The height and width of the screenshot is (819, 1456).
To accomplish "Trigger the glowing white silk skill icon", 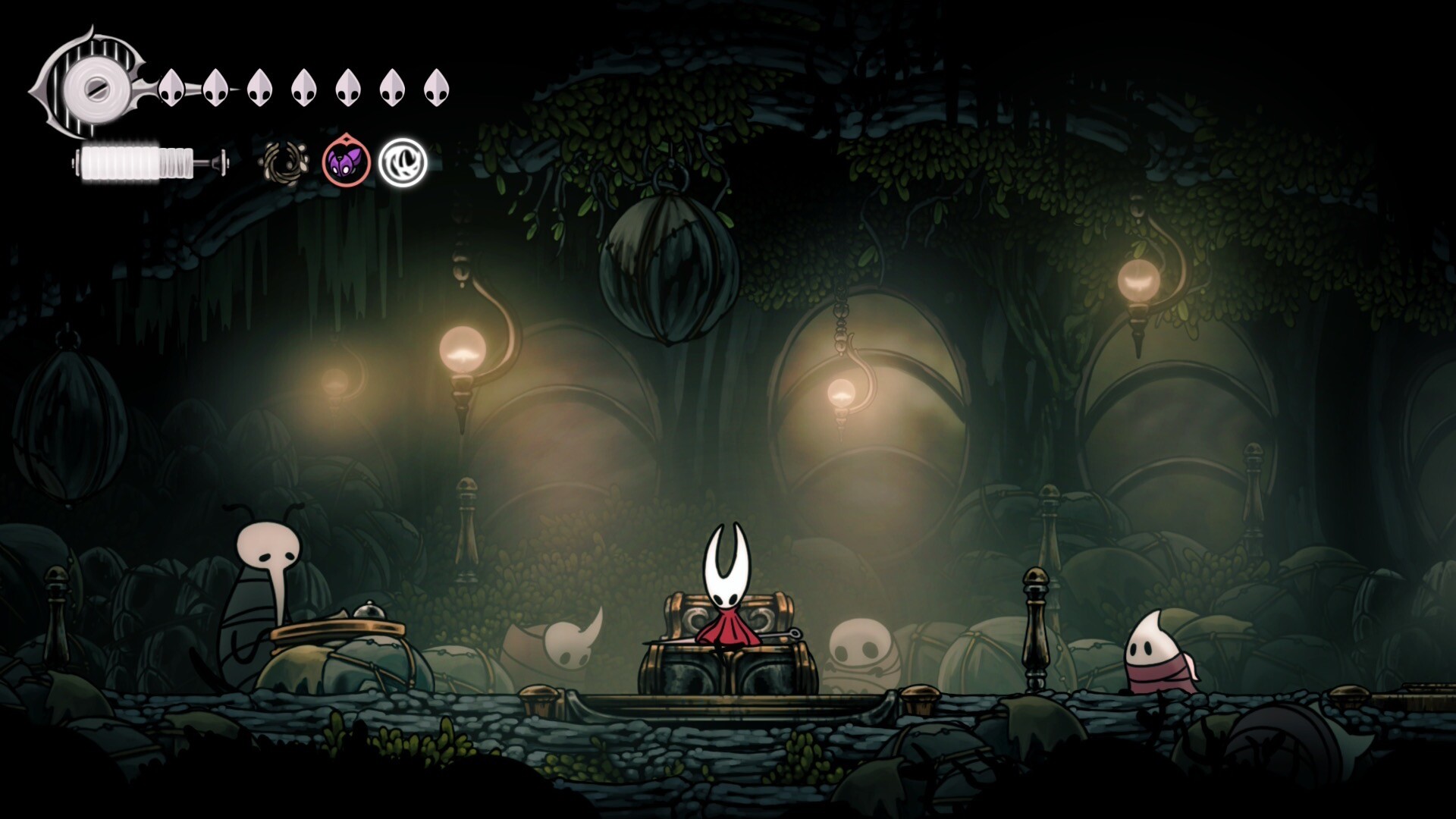I will coord(403,162).
